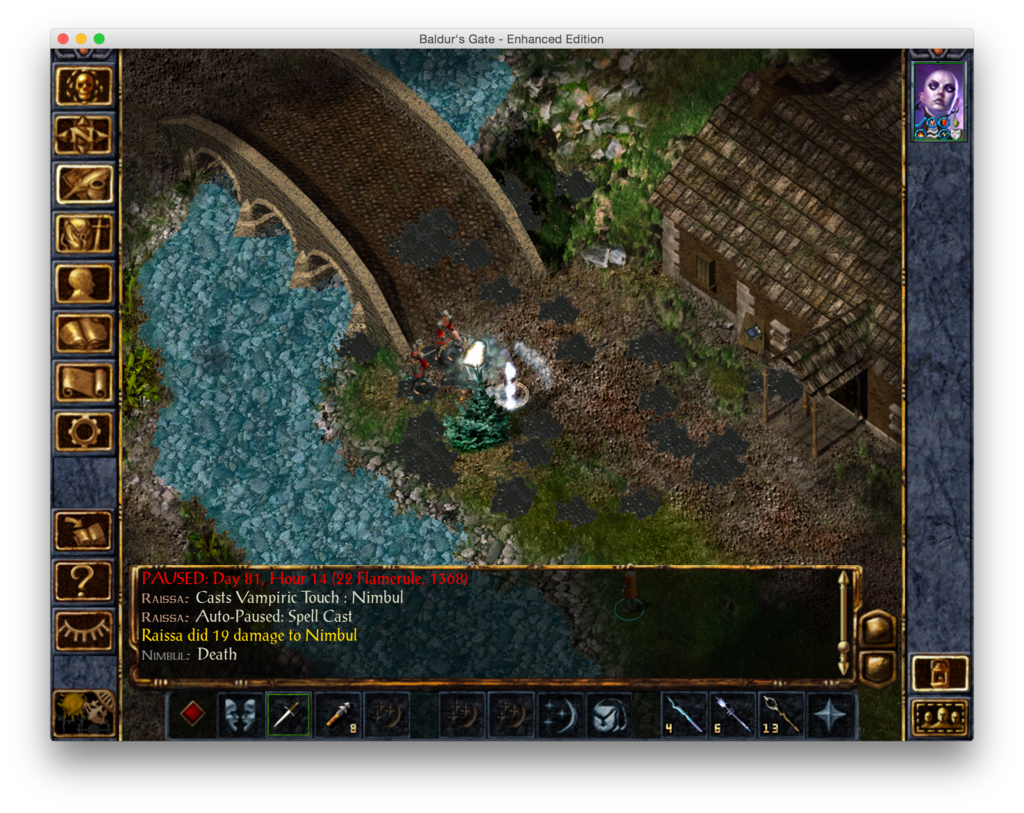Click the quick save book button

coord(83,531)
